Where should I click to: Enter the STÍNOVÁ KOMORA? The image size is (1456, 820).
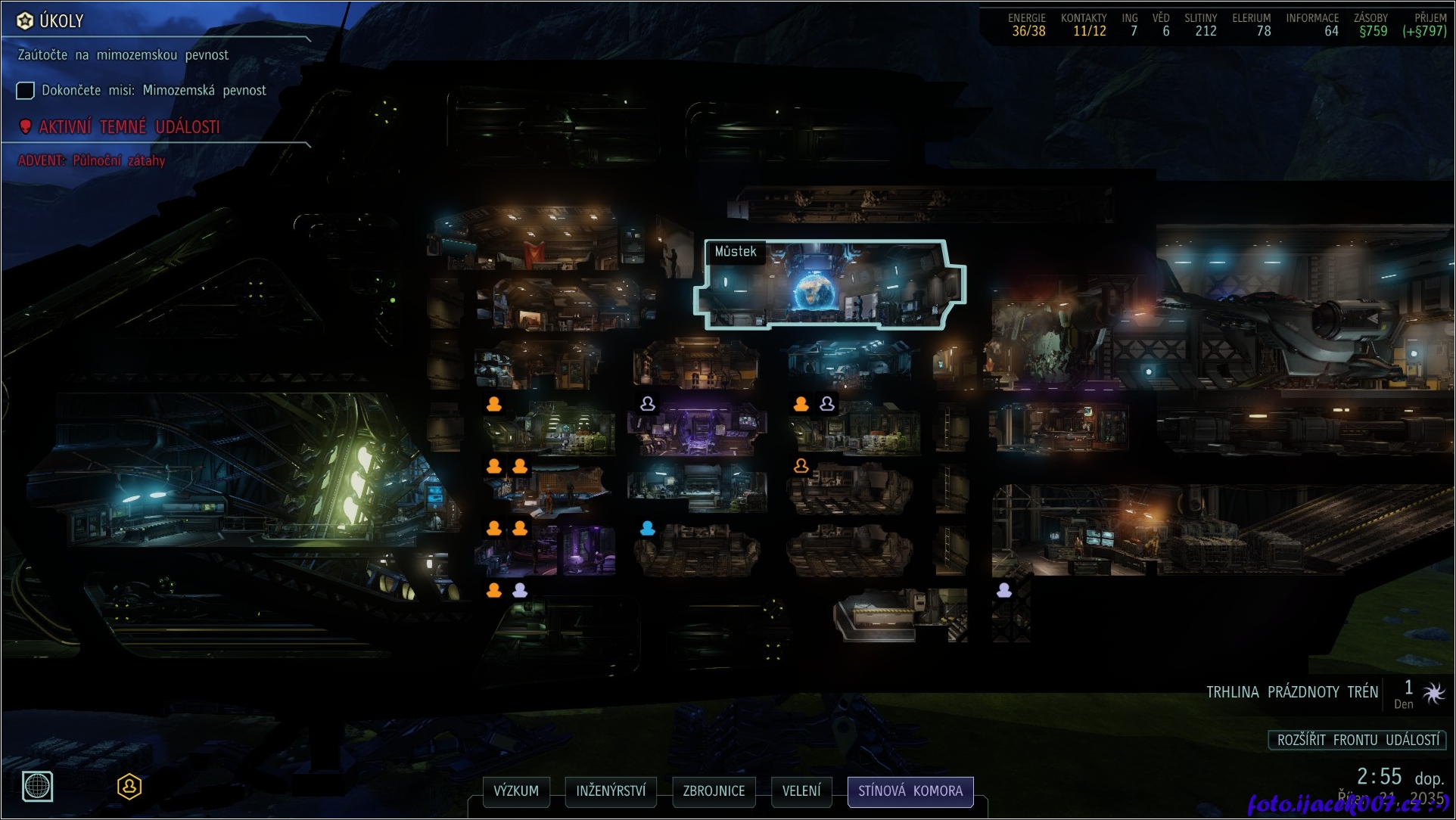pos(910,791)
